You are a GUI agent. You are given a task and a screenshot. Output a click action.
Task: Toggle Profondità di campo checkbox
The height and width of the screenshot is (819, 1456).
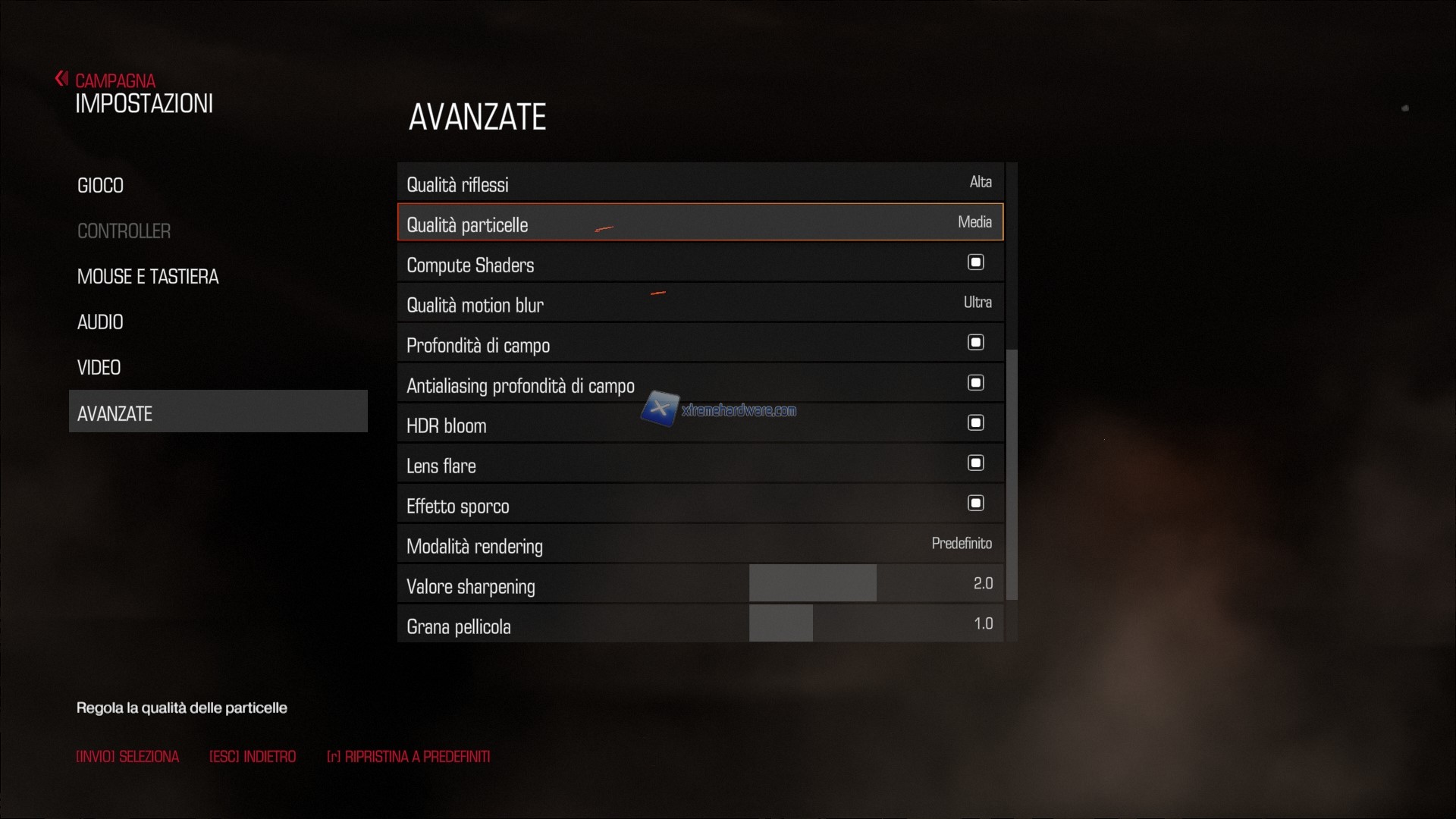coord(975,343)
